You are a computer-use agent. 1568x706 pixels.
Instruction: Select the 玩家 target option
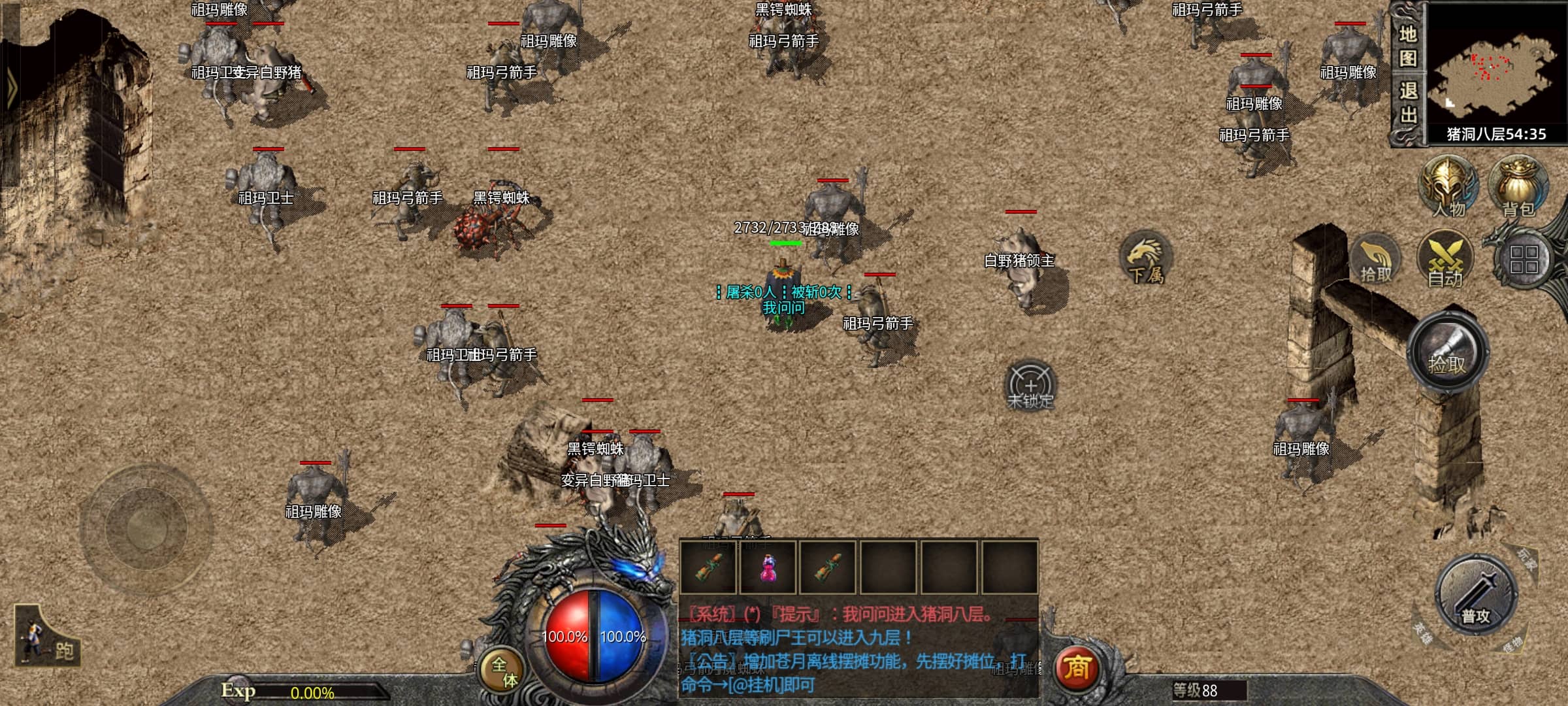1526,558
